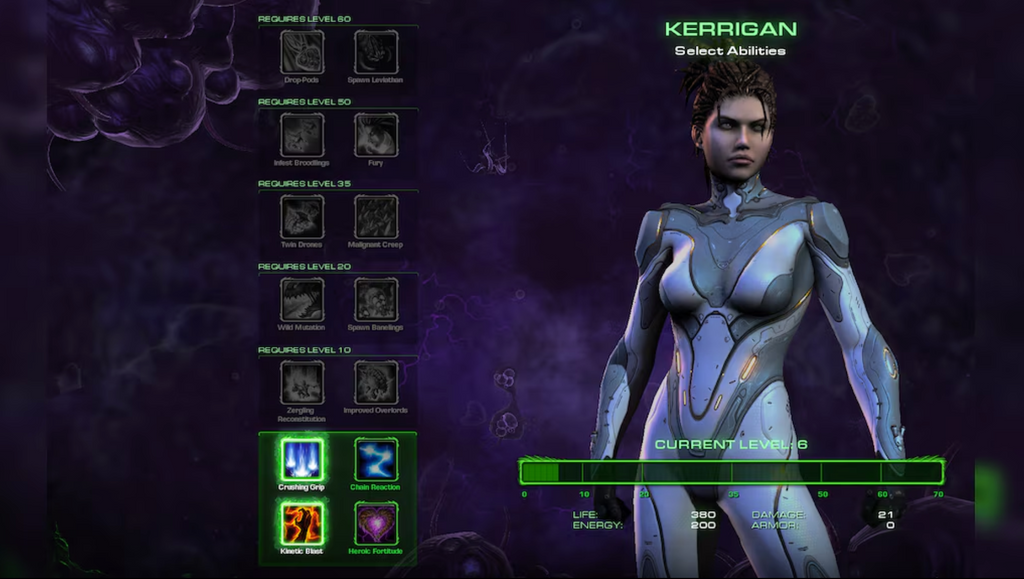Viewport: 1024px width, 579px height.
Task: Select the Heroic Fortitude ability
Action: [x=376, y=523]
